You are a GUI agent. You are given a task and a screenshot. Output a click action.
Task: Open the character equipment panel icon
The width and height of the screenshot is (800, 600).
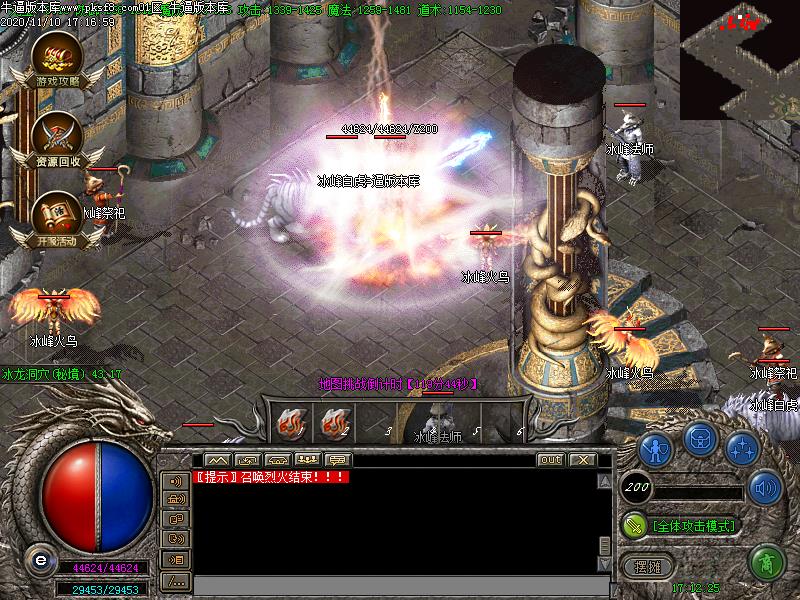655,447
